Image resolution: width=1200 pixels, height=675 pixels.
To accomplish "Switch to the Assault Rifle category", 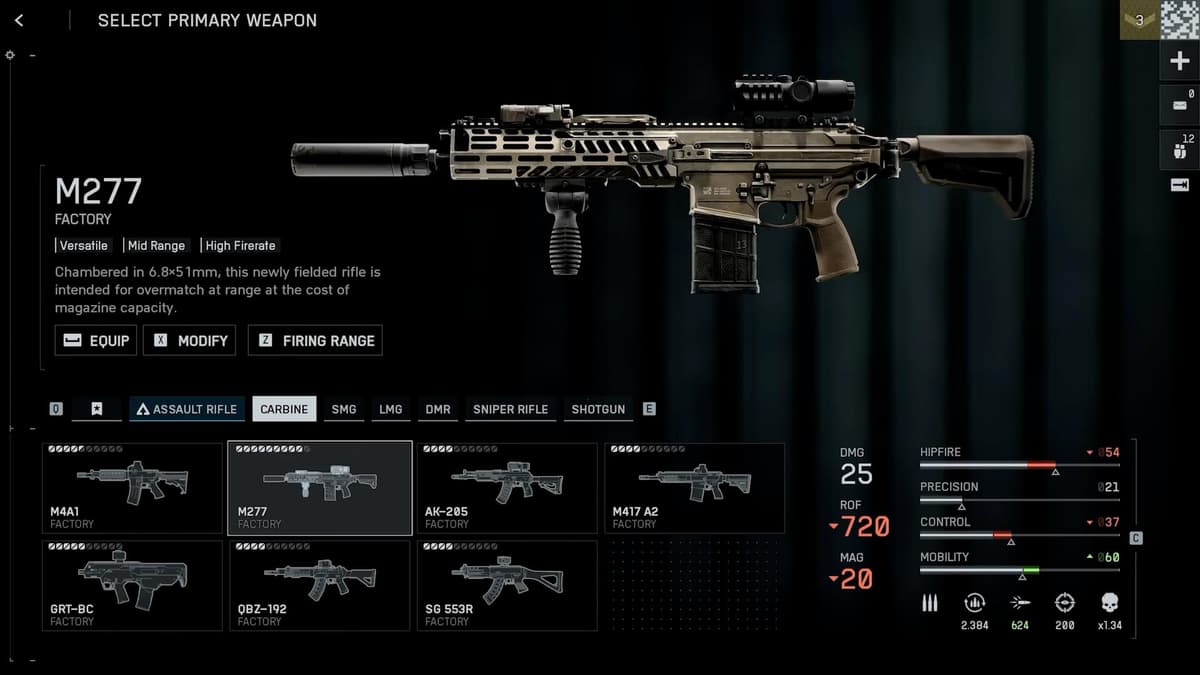I will 187,409.
